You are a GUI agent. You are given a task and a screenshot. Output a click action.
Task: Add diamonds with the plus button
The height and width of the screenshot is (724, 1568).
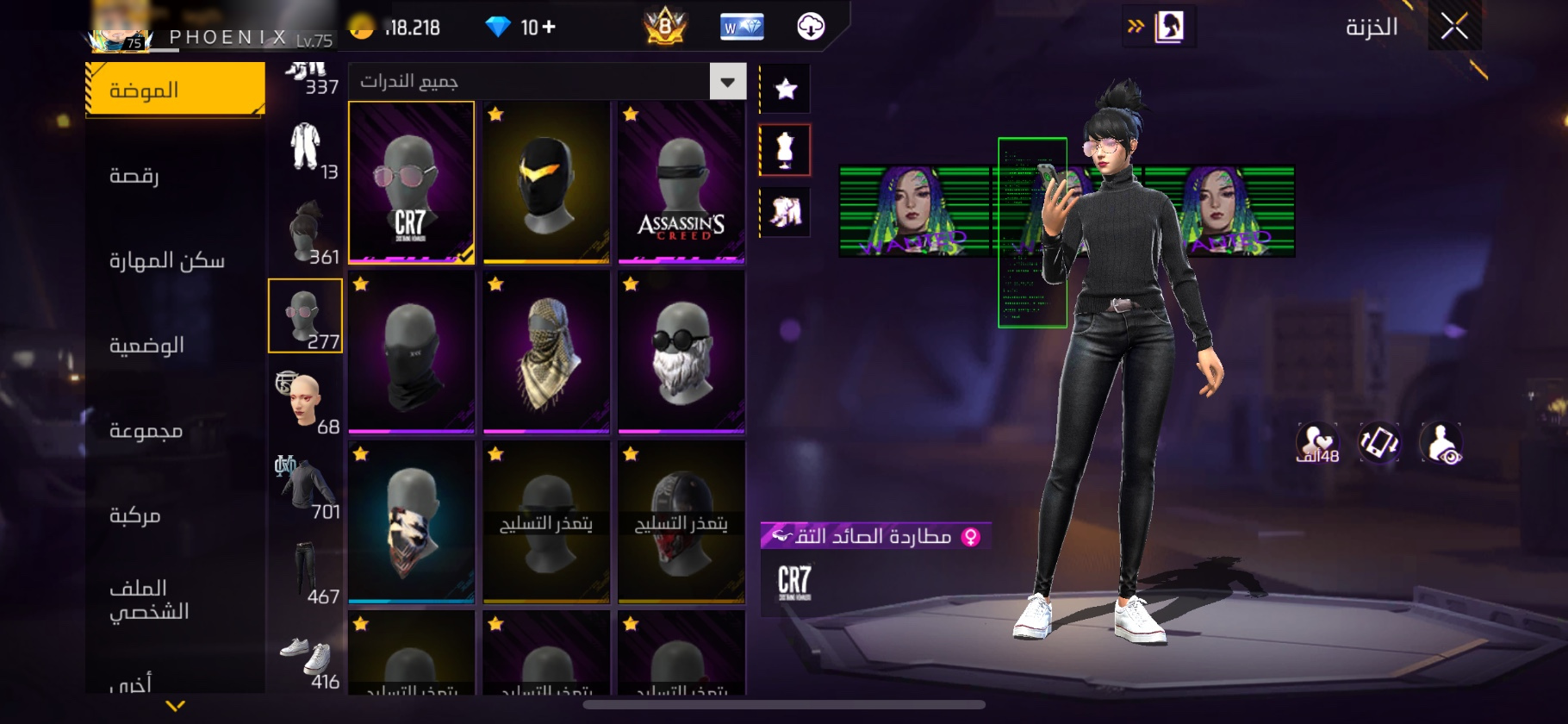click(549, 28)
